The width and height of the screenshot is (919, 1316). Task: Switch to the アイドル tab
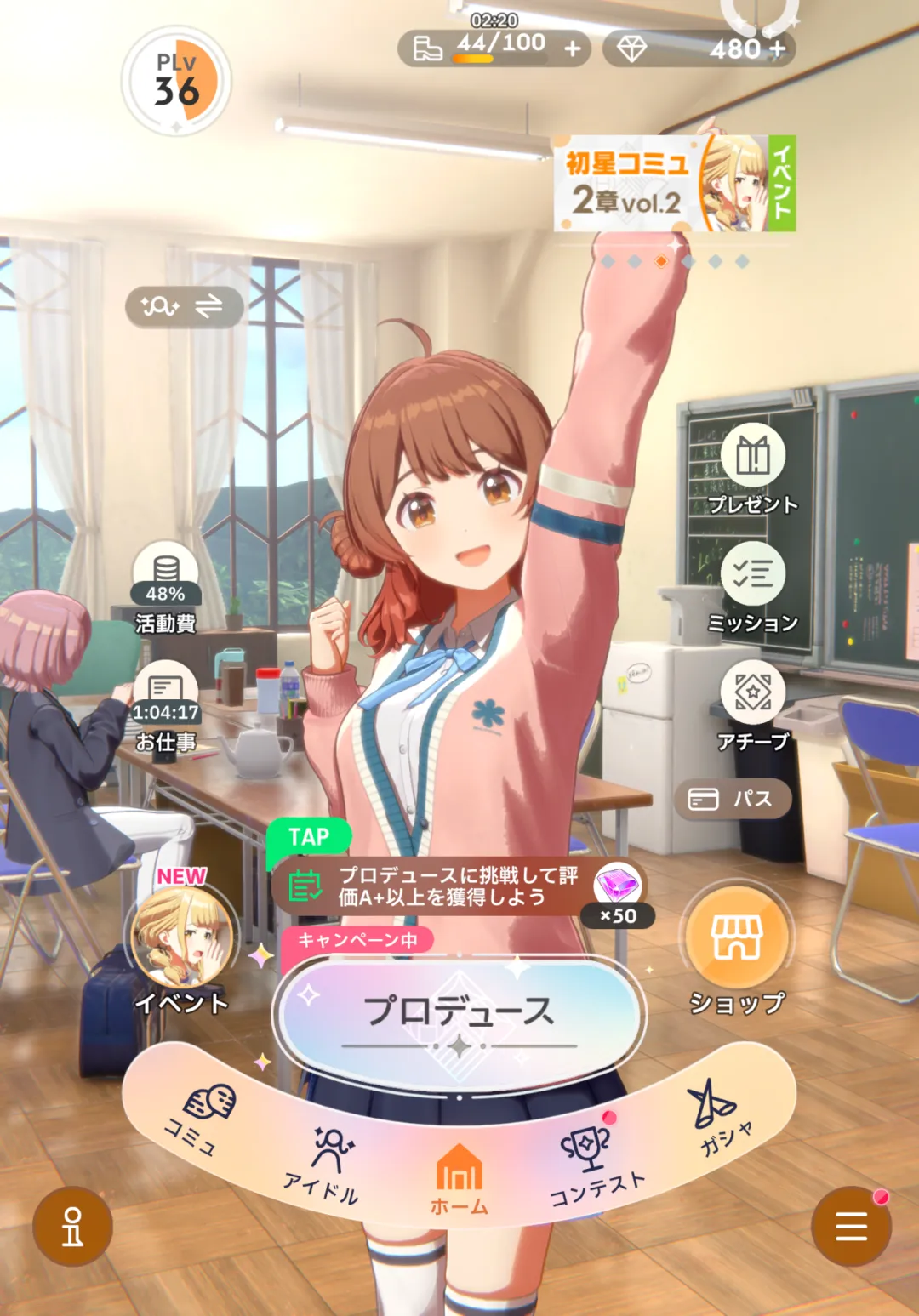point(328,1159)
